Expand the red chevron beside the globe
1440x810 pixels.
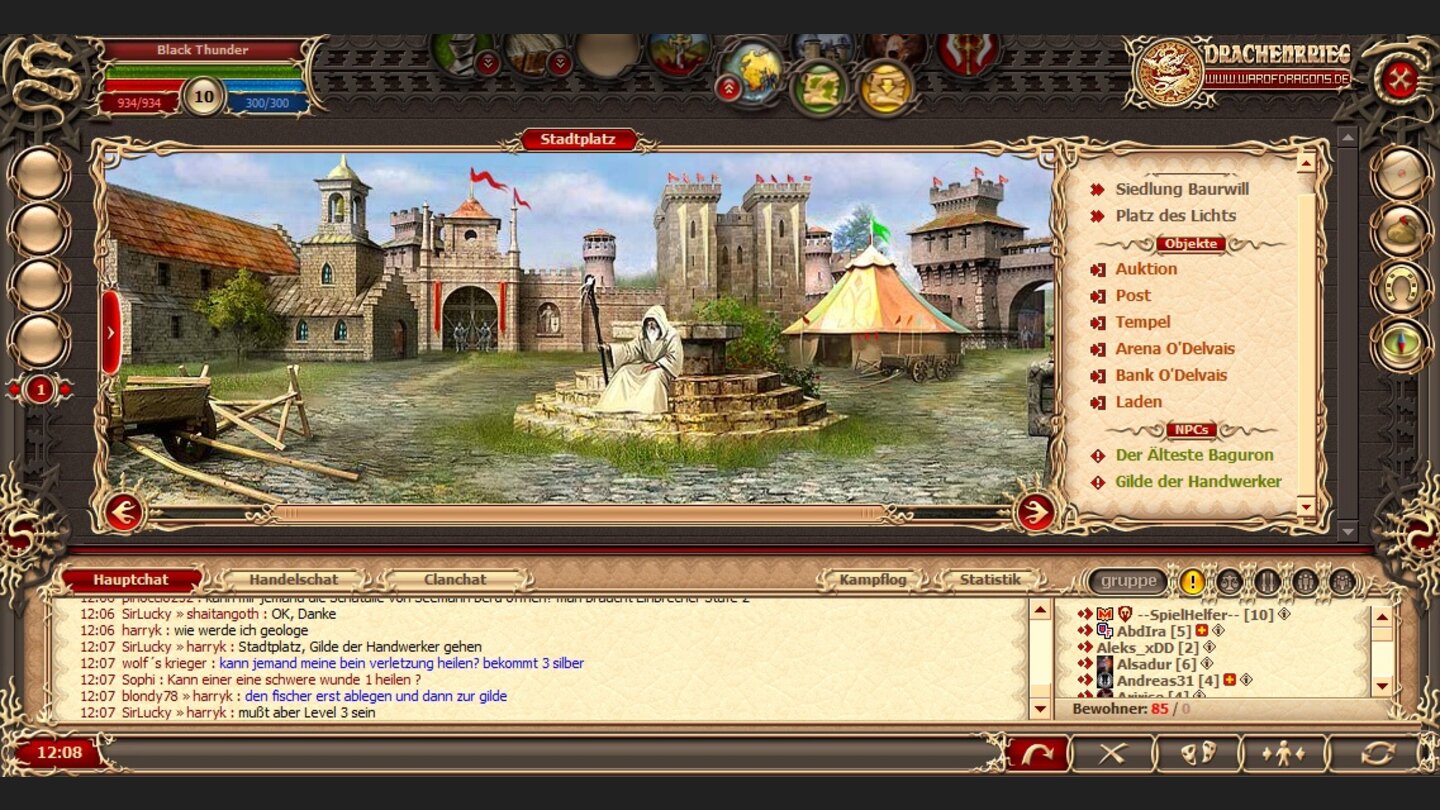[x=731, y=86]
